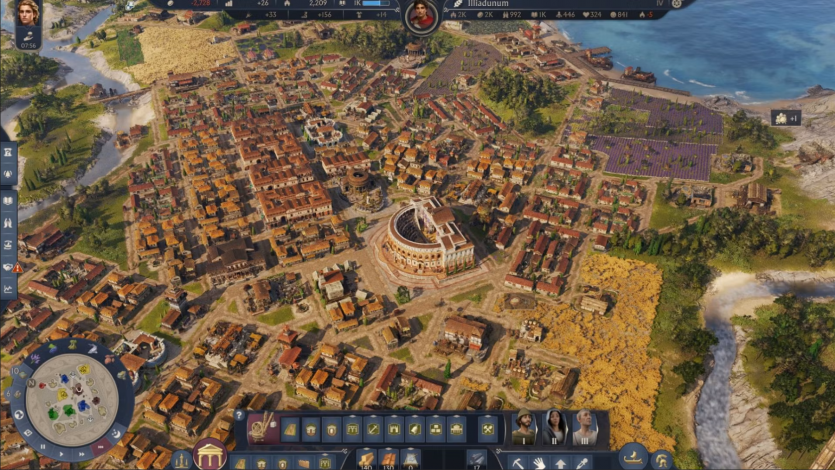
Task: Open the hammer demolish/build tools icon
Action: click(488, 428)
